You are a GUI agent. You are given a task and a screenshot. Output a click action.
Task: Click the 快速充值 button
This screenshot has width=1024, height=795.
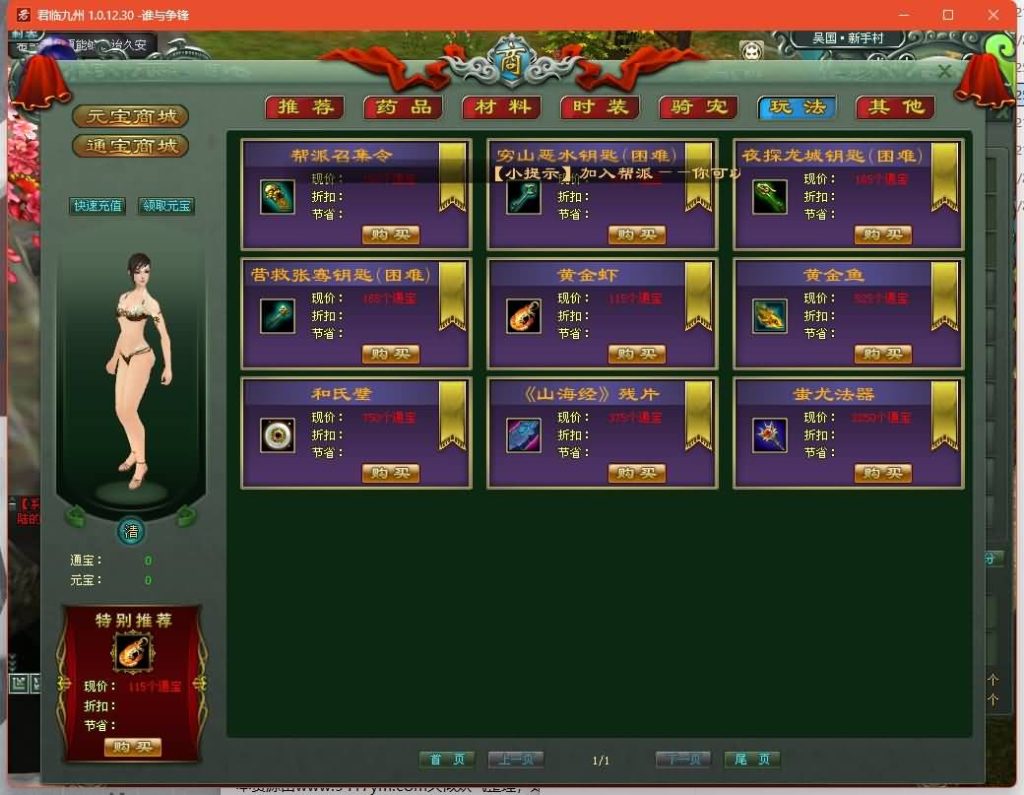97,206
